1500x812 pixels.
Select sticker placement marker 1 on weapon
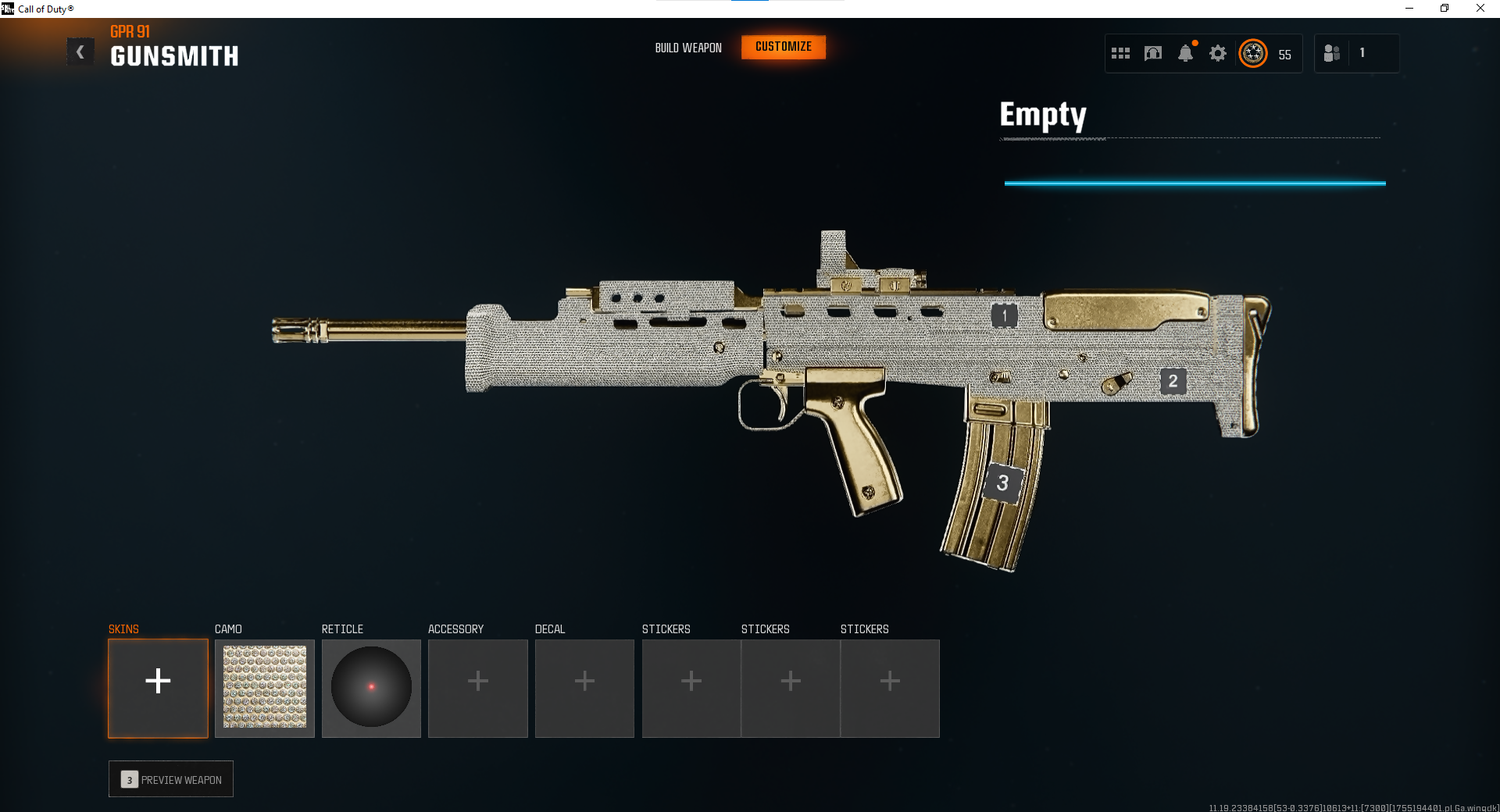click(x=1005, y=315)
